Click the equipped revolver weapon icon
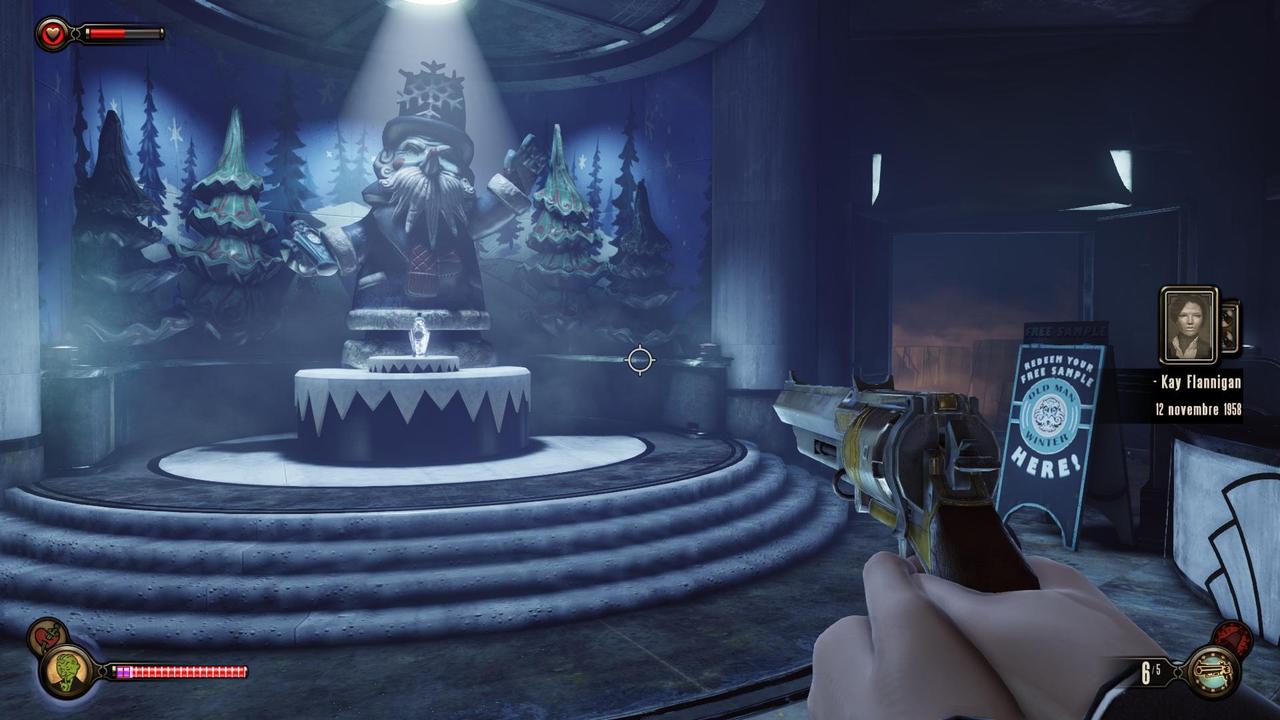The height and width of the screenshot is (720, 1280). [1213, 672]
